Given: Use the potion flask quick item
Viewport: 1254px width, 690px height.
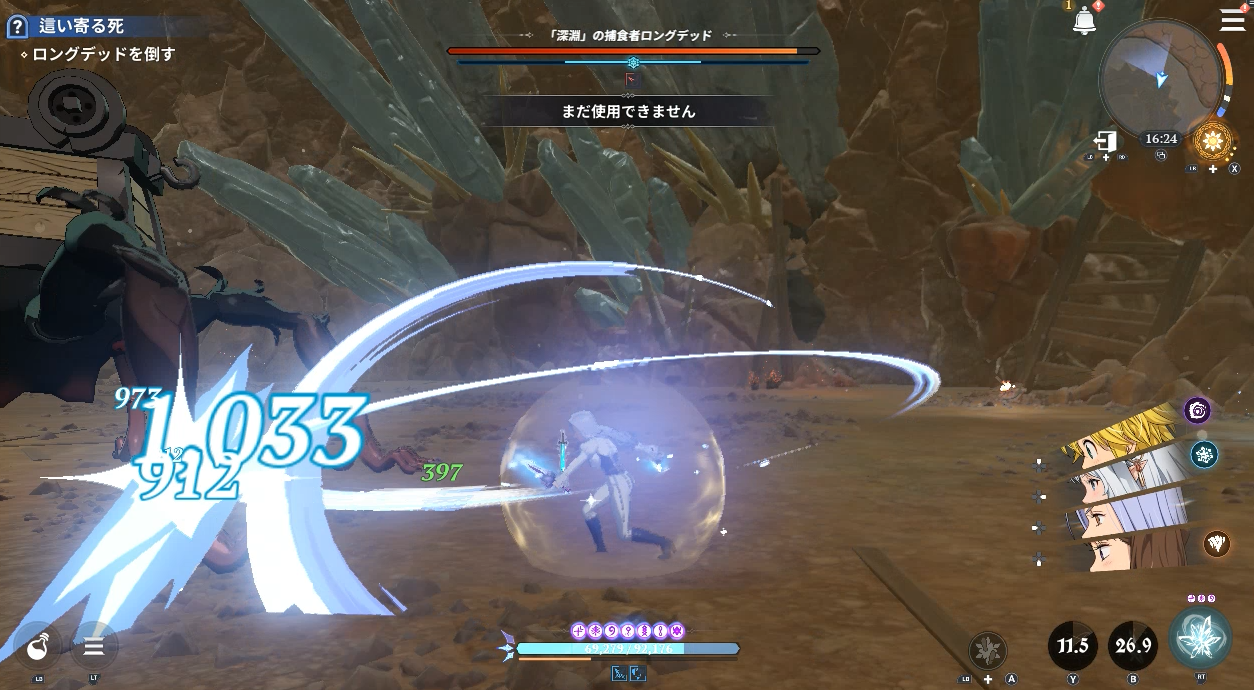Looking at the screenshot, I should [x=39, y=647].
